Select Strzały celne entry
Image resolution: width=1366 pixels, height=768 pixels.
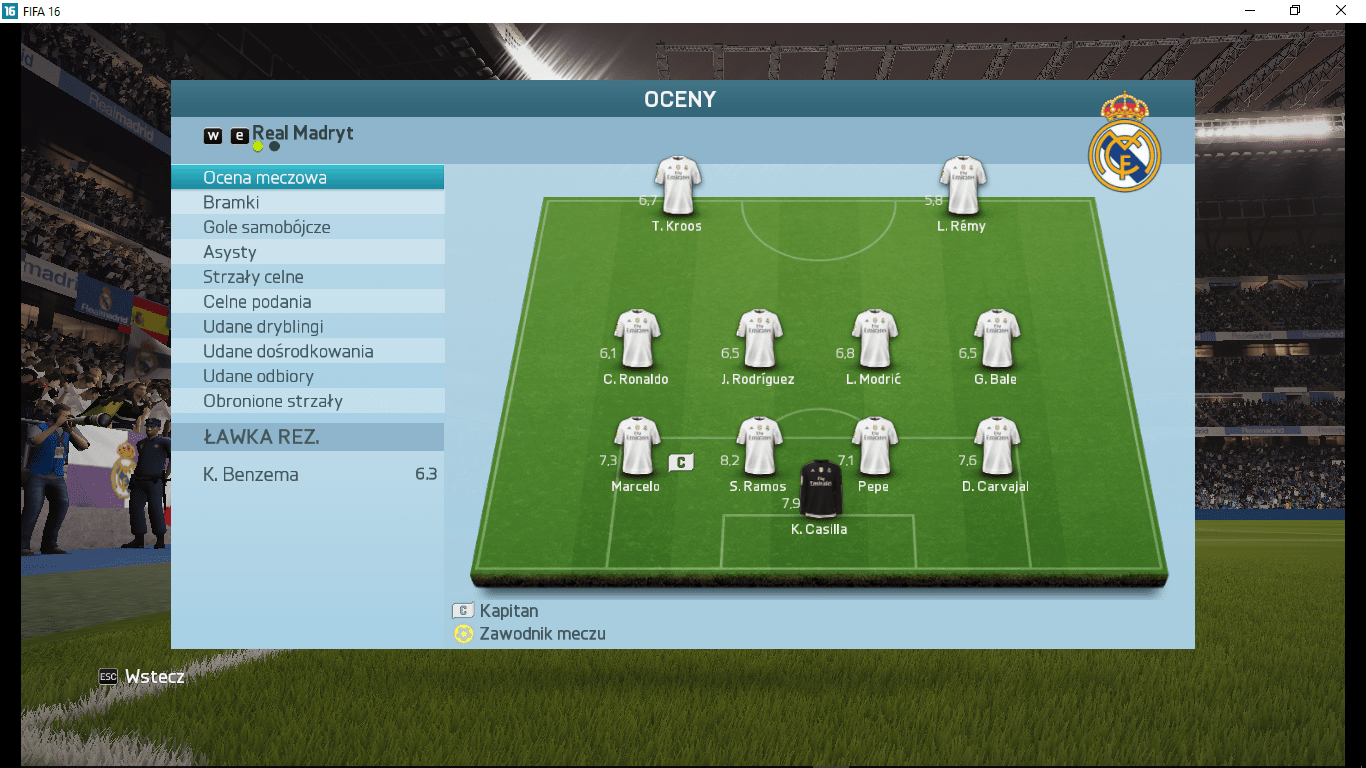(307, 277)
